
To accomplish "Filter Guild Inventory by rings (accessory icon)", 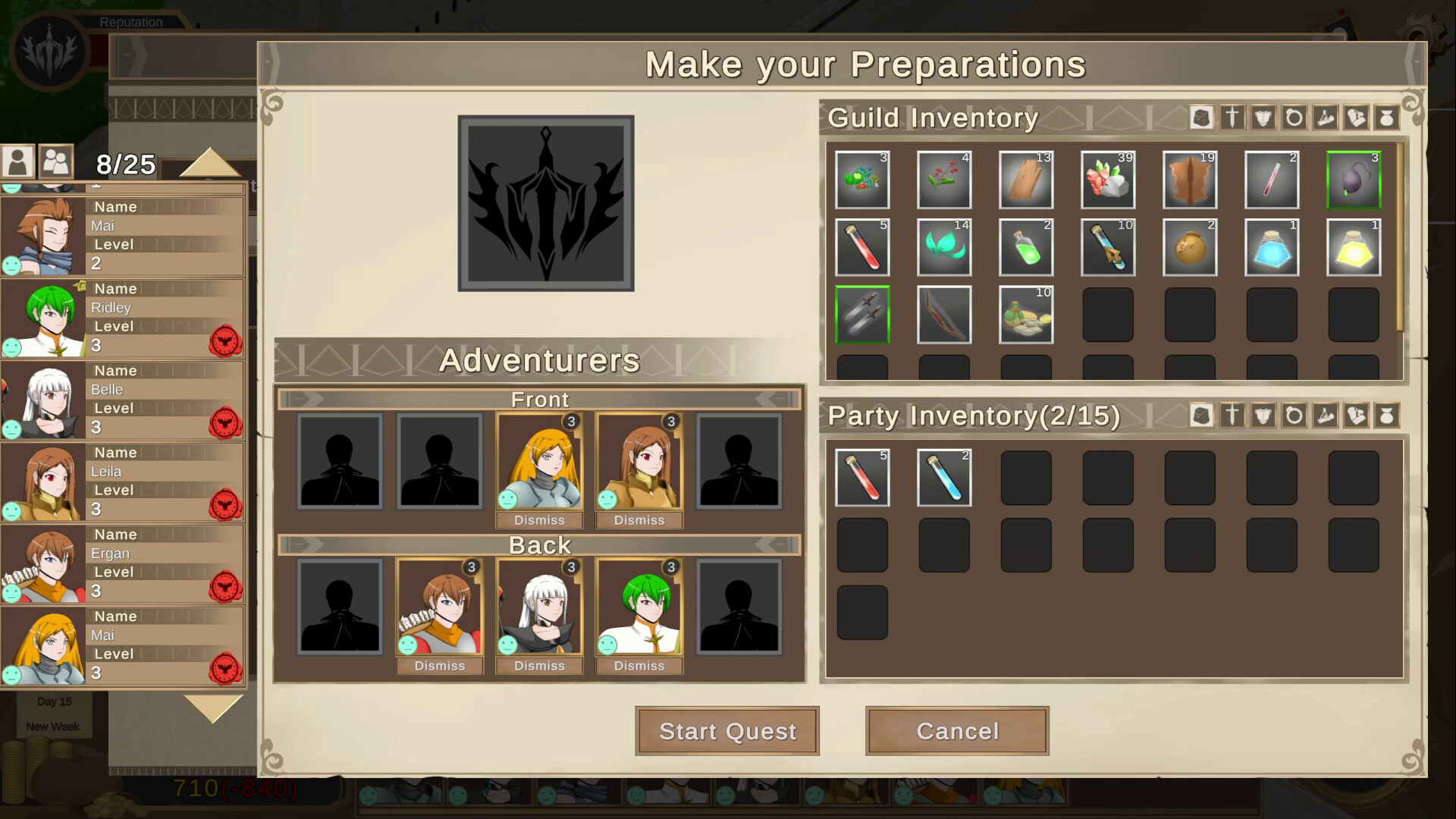I will (1294, 118).
